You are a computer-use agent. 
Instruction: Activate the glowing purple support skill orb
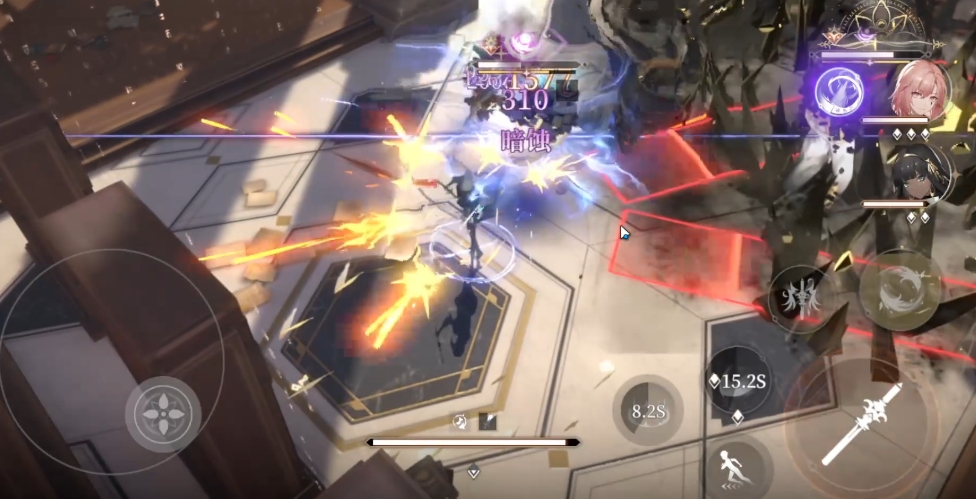coord(838,90)
